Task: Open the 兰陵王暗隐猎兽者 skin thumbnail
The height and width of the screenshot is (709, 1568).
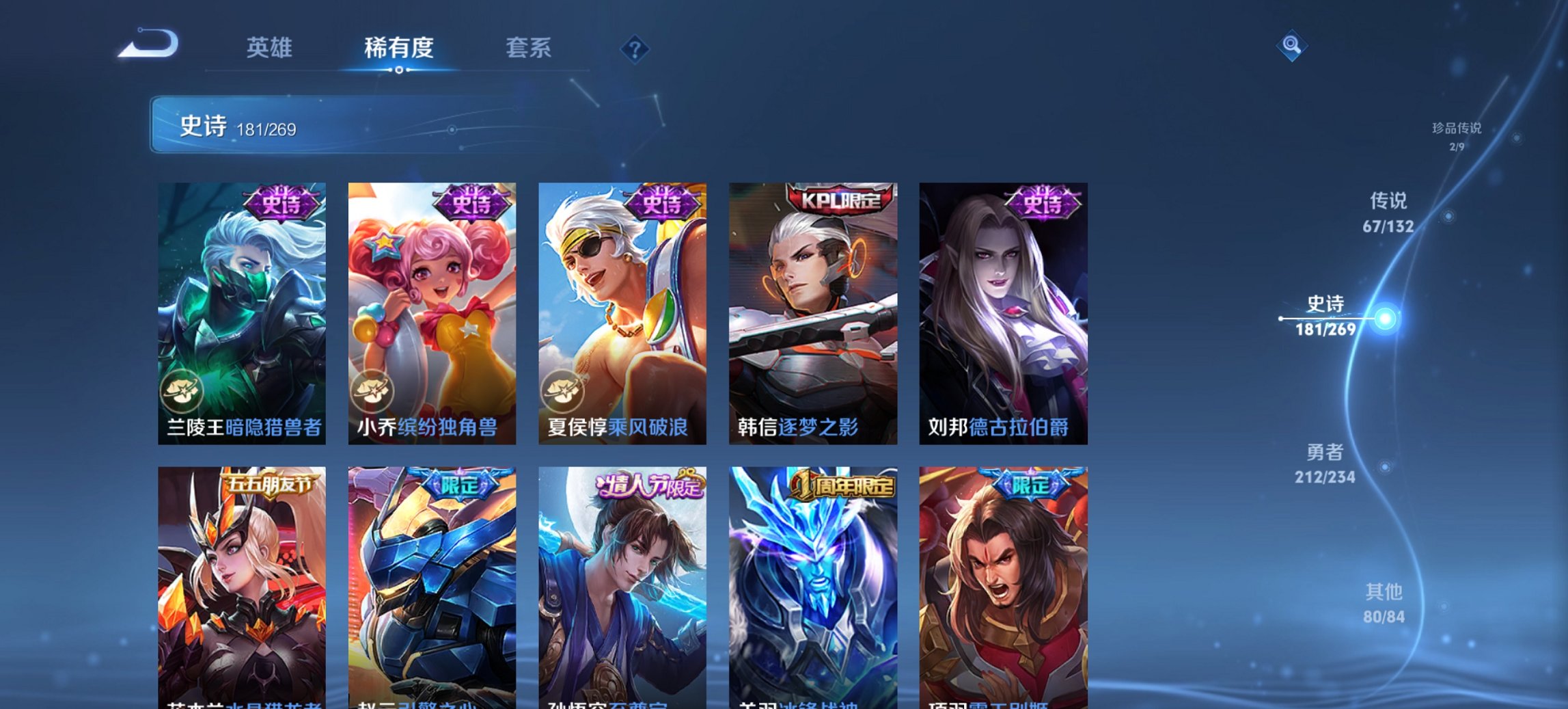Action: pyautogui.click(x=243, y=308)
